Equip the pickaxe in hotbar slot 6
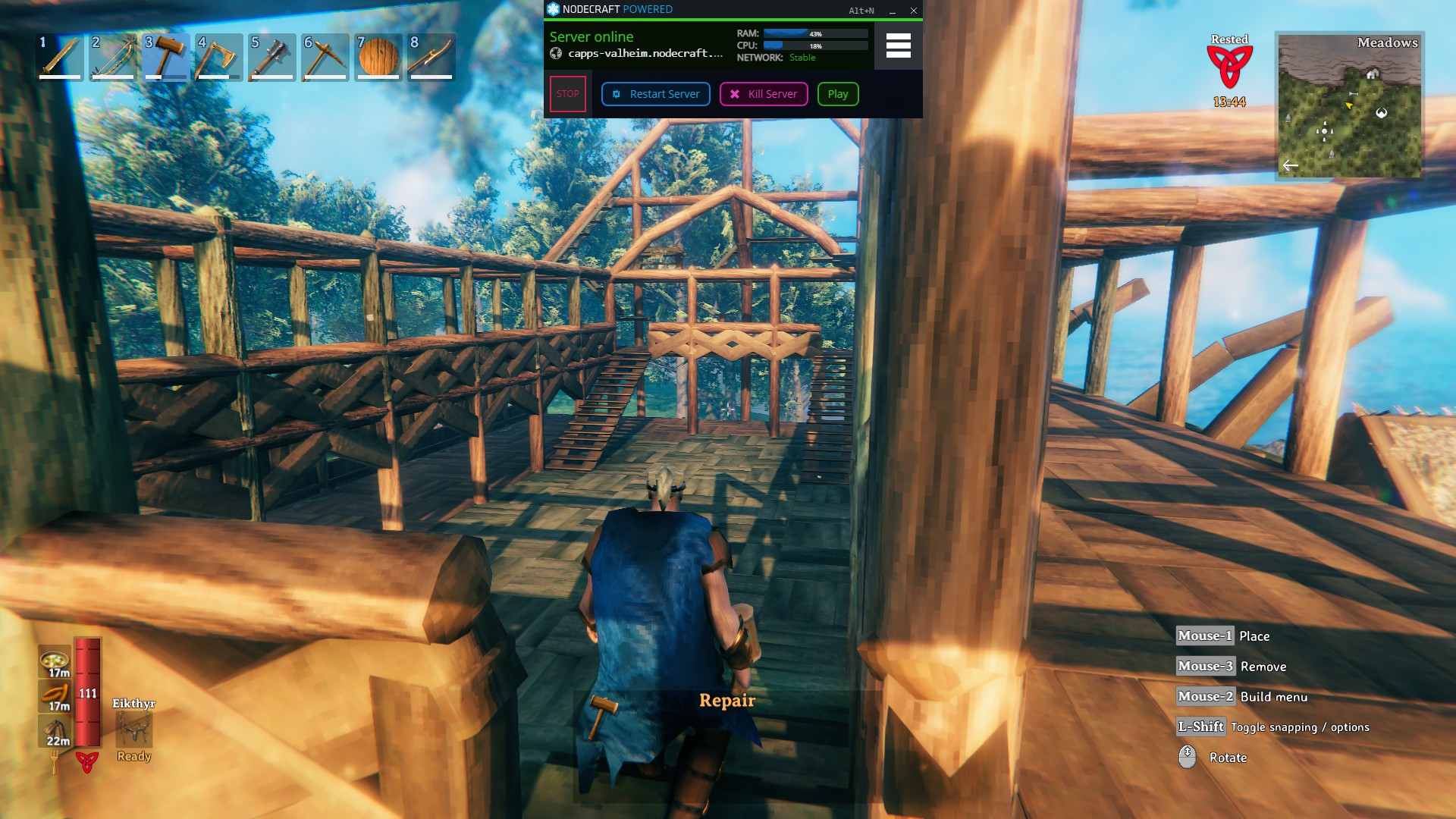This screenshot has width=1456, height=819. (325, 57)
